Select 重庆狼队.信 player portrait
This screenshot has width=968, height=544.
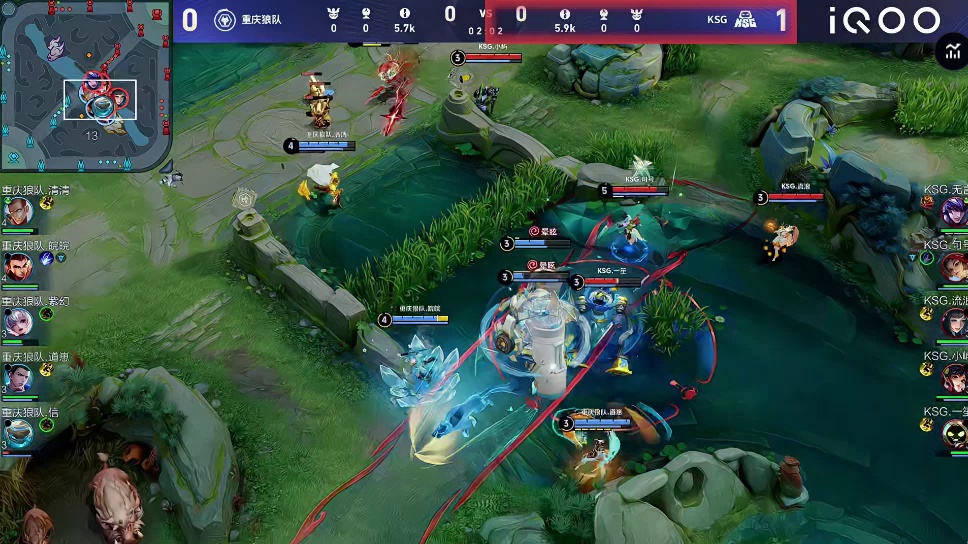click(x=17, y=433)
